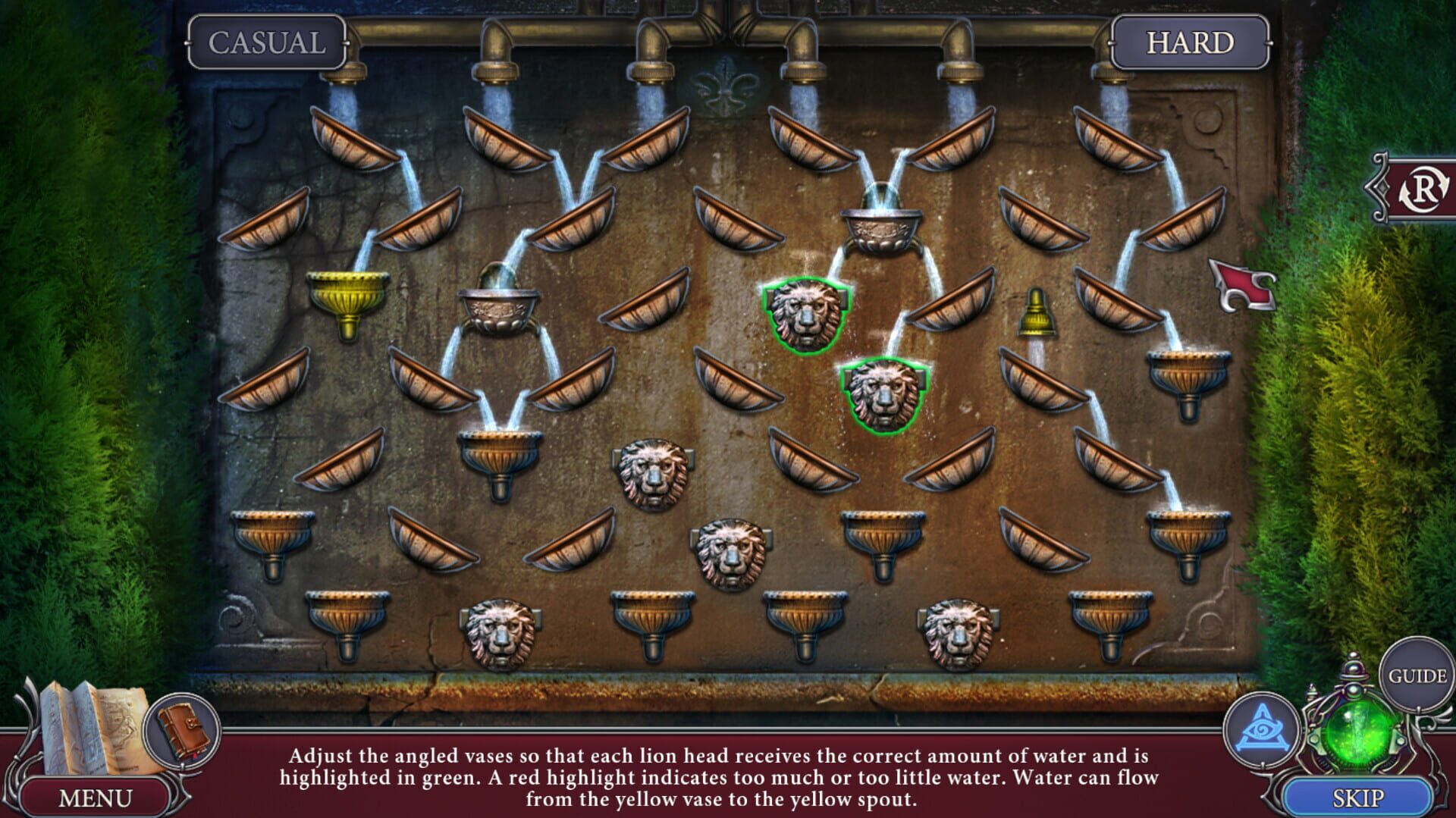The image size is (1456, 818).
Task: Switch to HARD difficulty
Action: (x=1188, y=43)
